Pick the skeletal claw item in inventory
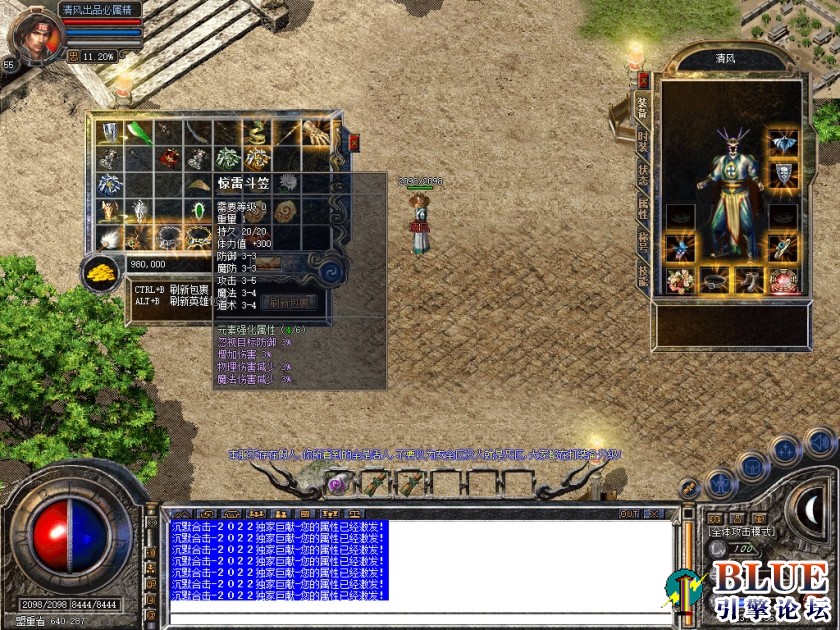 coord(318,133)
